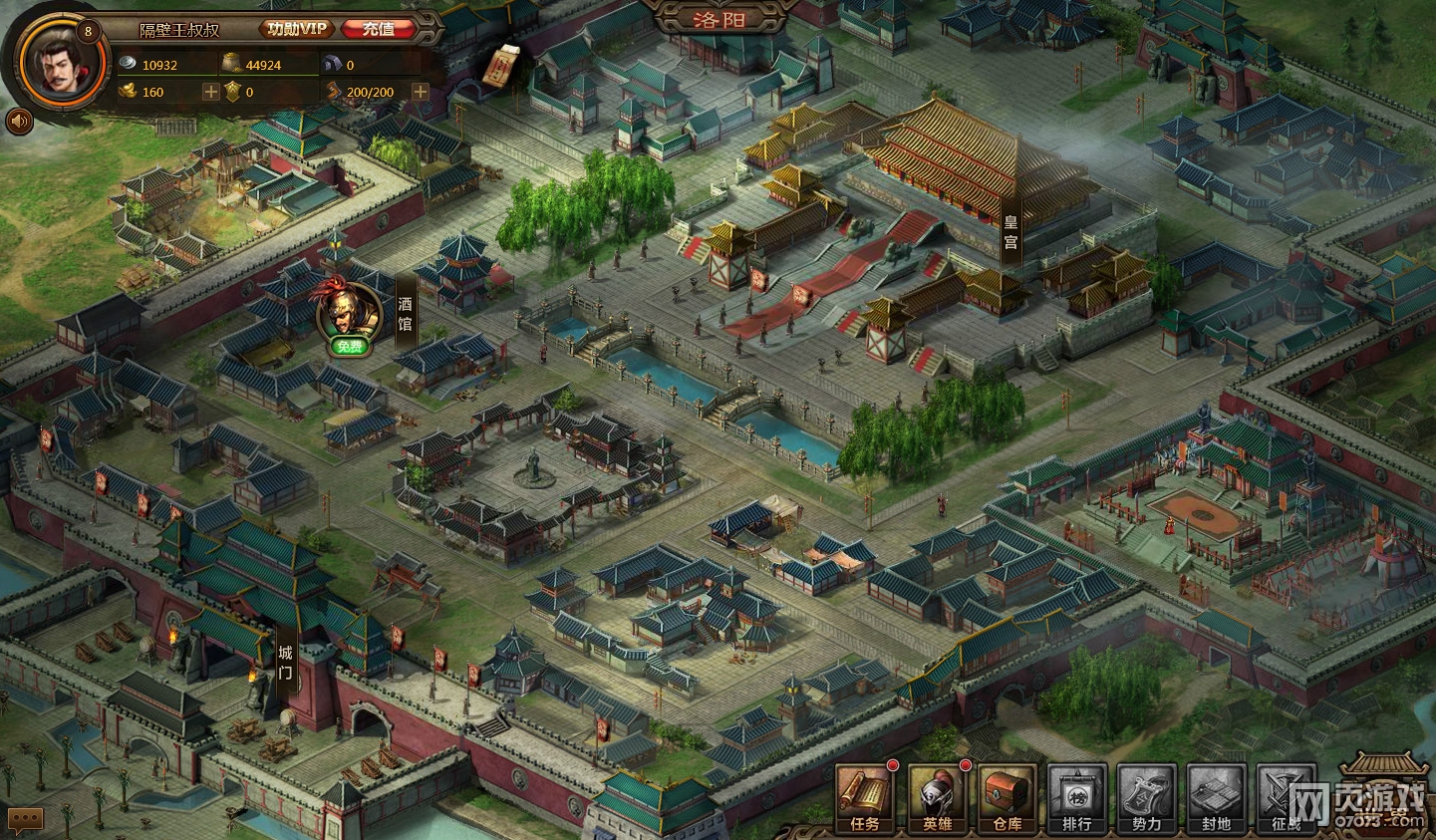Select the 城门 city gate label
The width and height of the screenshot is (1436, 840).
click(x=285, y=662)
